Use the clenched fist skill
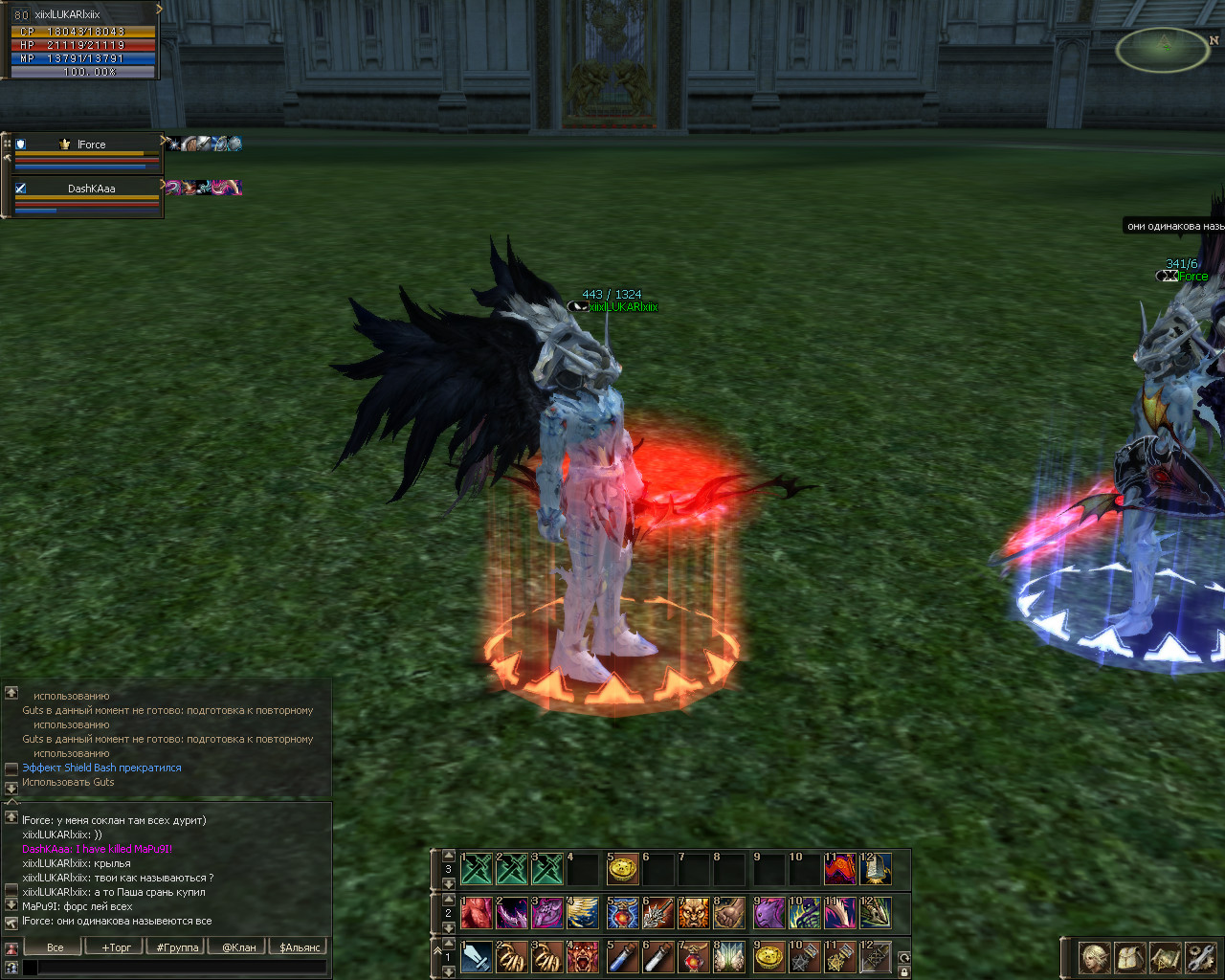This screenshot has width=1225, height=980. tap(729, 913)
